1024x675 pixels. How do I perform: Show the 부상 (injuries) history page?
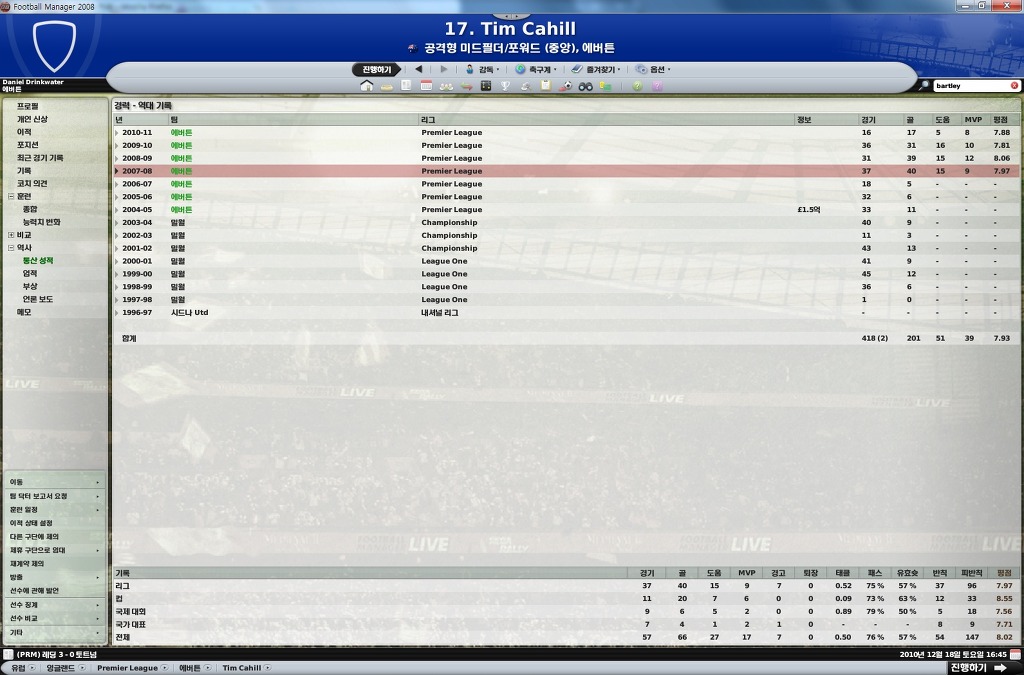(x=30, y=286)
